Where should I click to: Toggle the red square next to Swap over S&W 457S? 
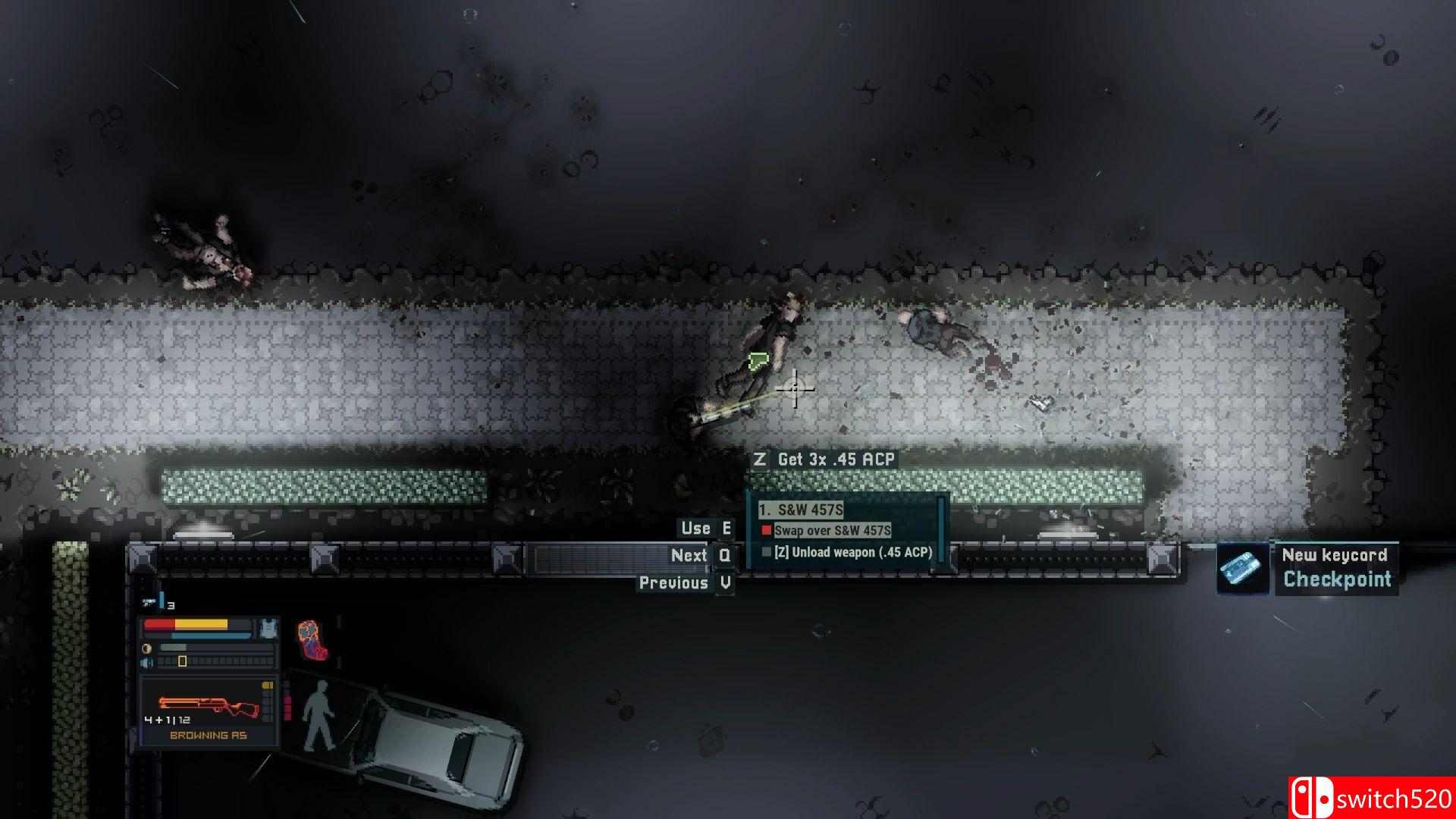767,532
